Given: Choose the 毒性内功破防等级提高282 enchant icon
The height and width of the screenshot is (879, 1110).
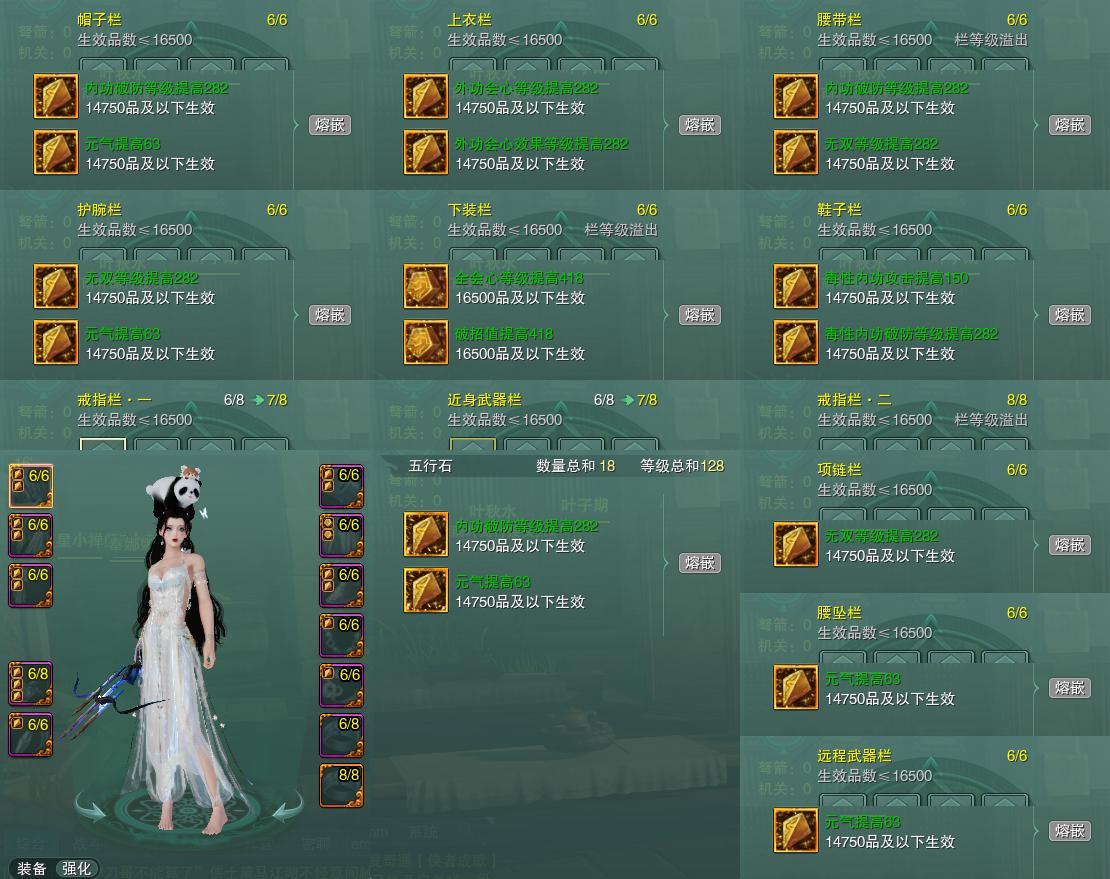Looking at the screenshot, I should coord(796,343).
